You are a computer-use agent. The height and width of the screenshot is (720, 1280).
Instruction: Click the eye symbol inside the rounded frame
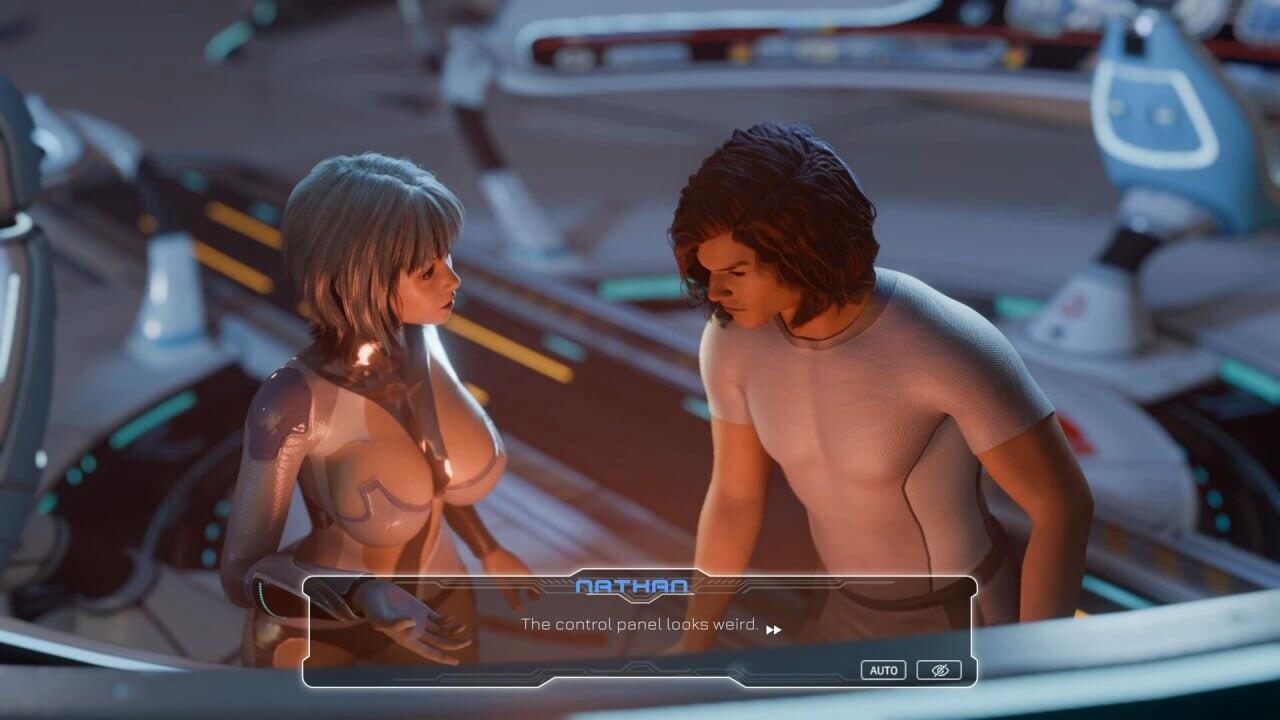pyautogui.click(x=940, y=670)
